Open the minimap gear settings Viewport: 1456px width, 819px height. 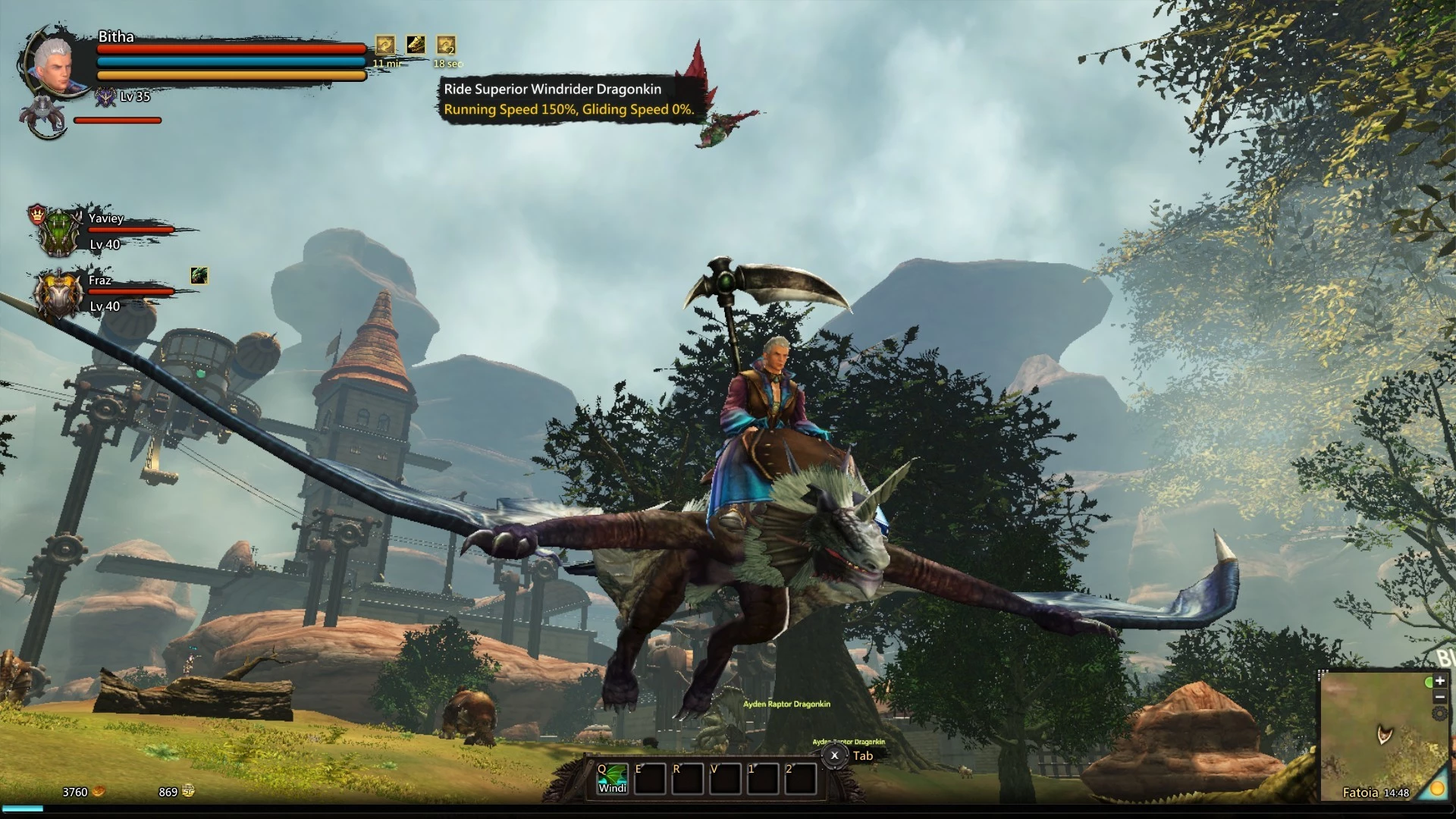1439,714
